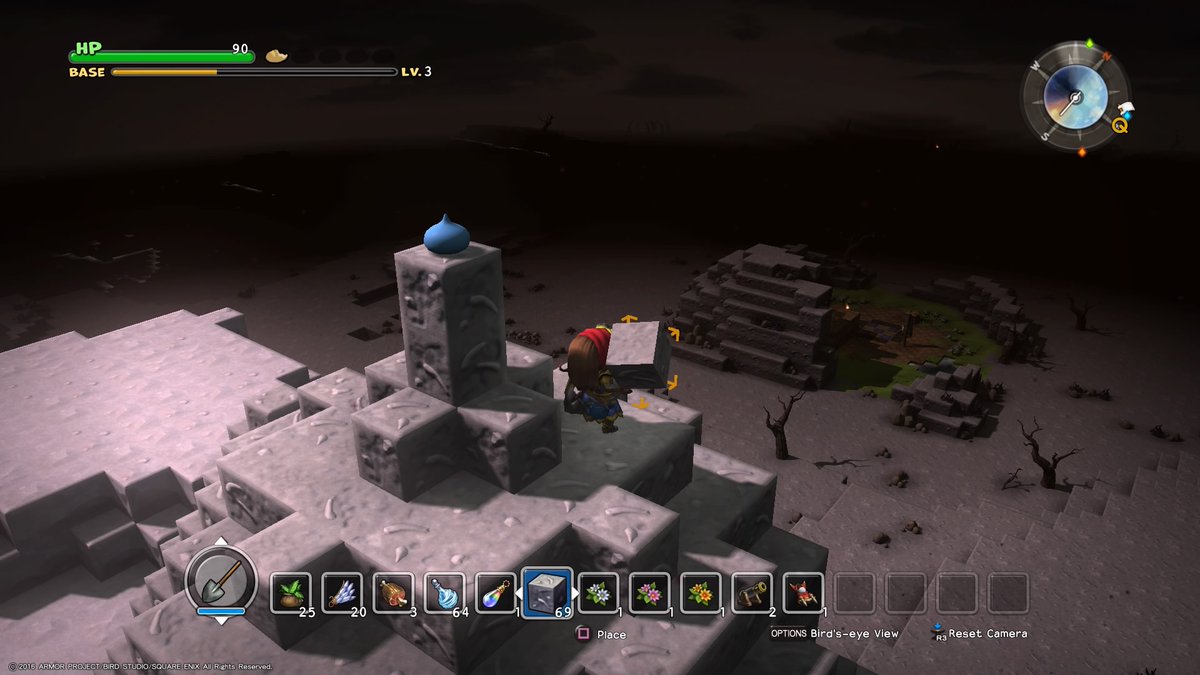
Task: Choose the red creature item slot
Action: click(803, 593)
